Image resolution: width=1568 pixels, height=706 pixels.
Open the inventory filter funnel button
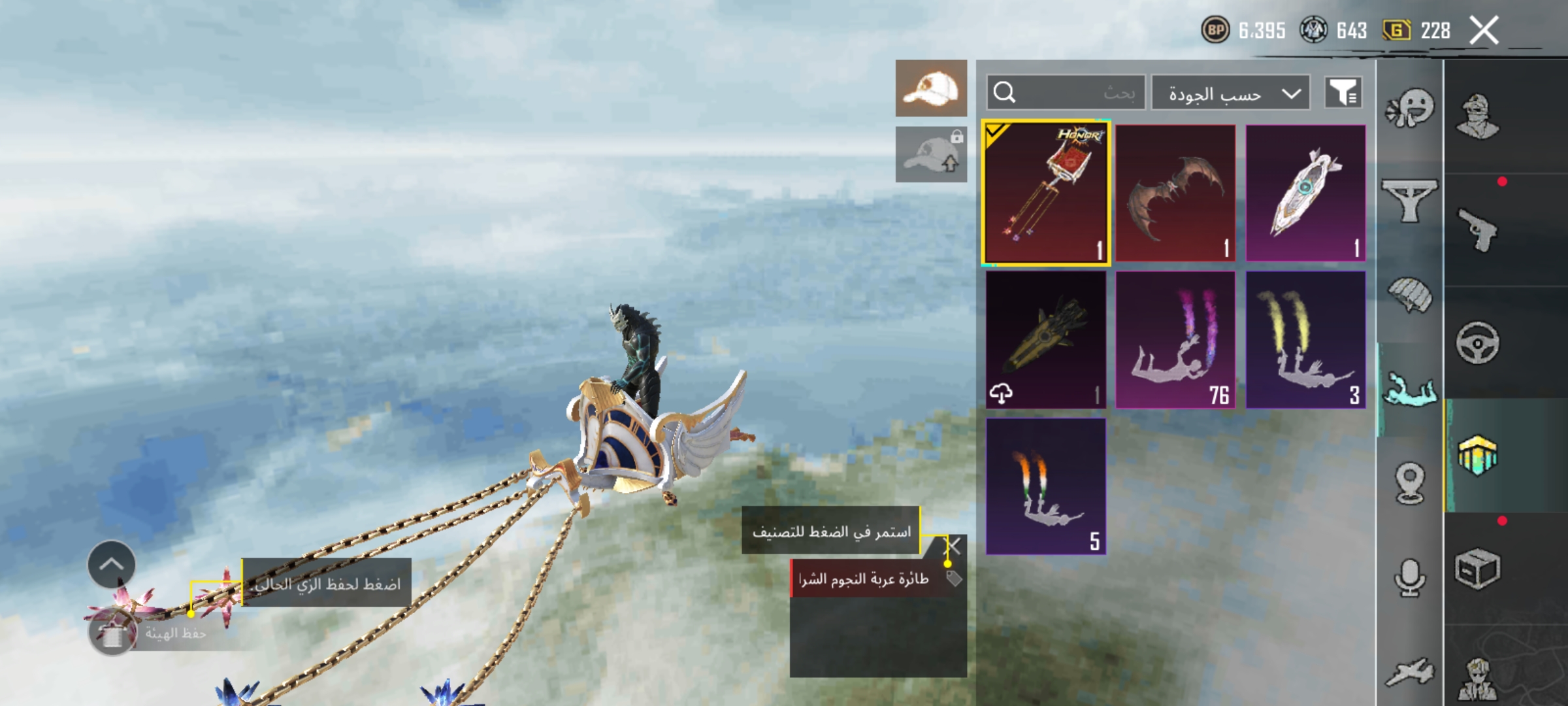1343,93
